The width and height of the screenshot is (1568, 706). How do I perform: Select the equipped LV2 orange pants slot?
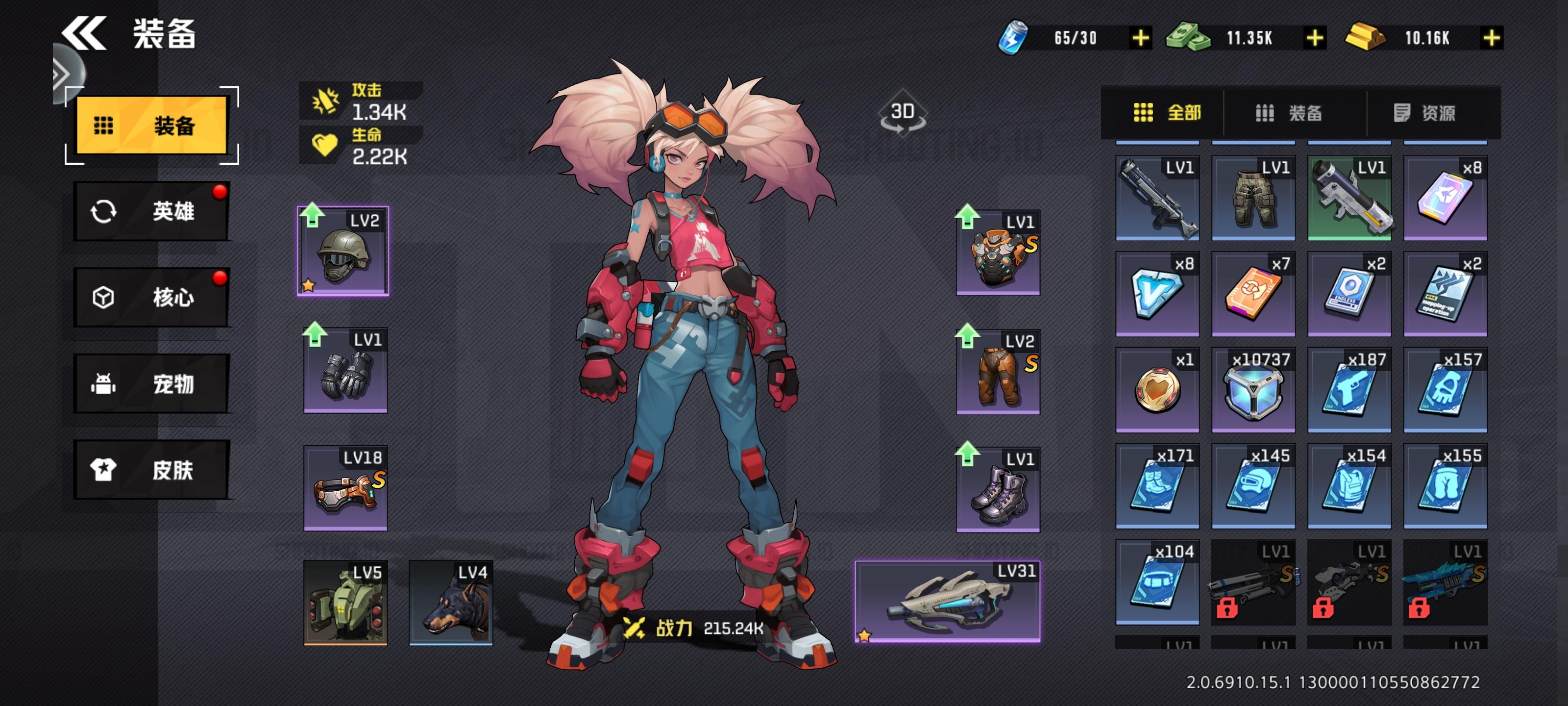click(998, 372)
